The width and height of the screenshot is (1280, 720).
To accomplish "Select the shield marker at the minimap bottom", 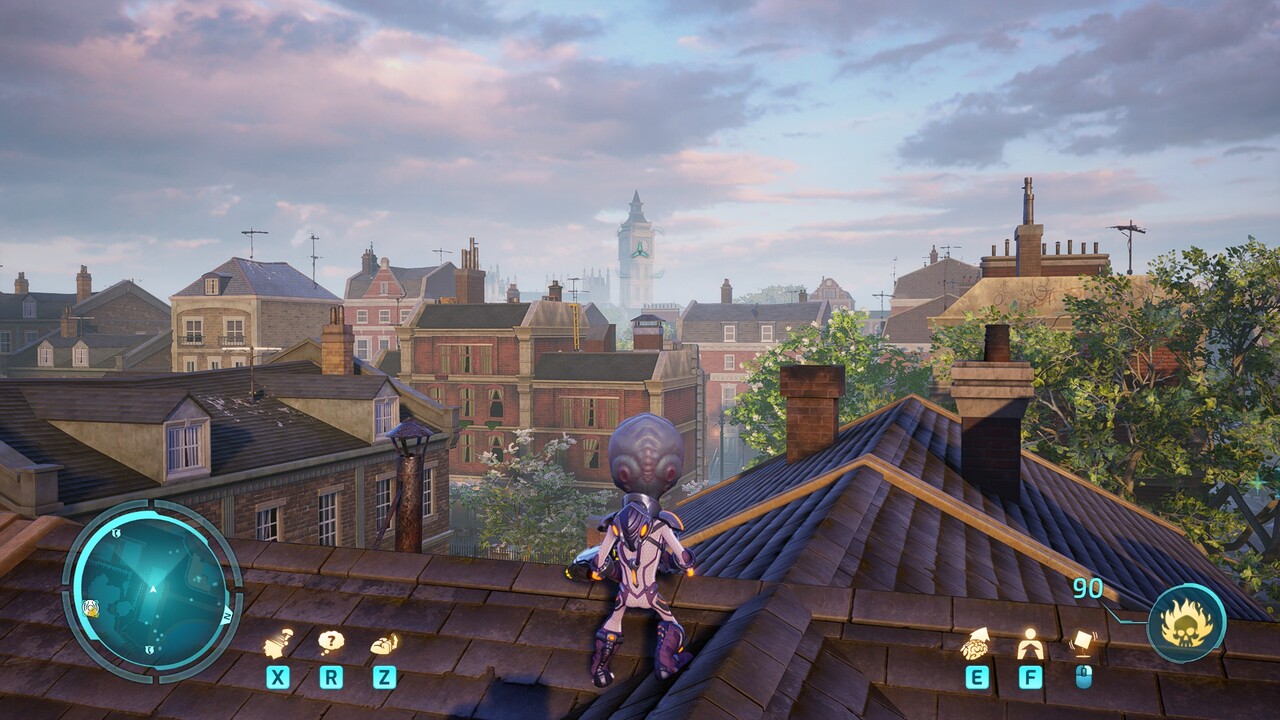I will (148, 650).
